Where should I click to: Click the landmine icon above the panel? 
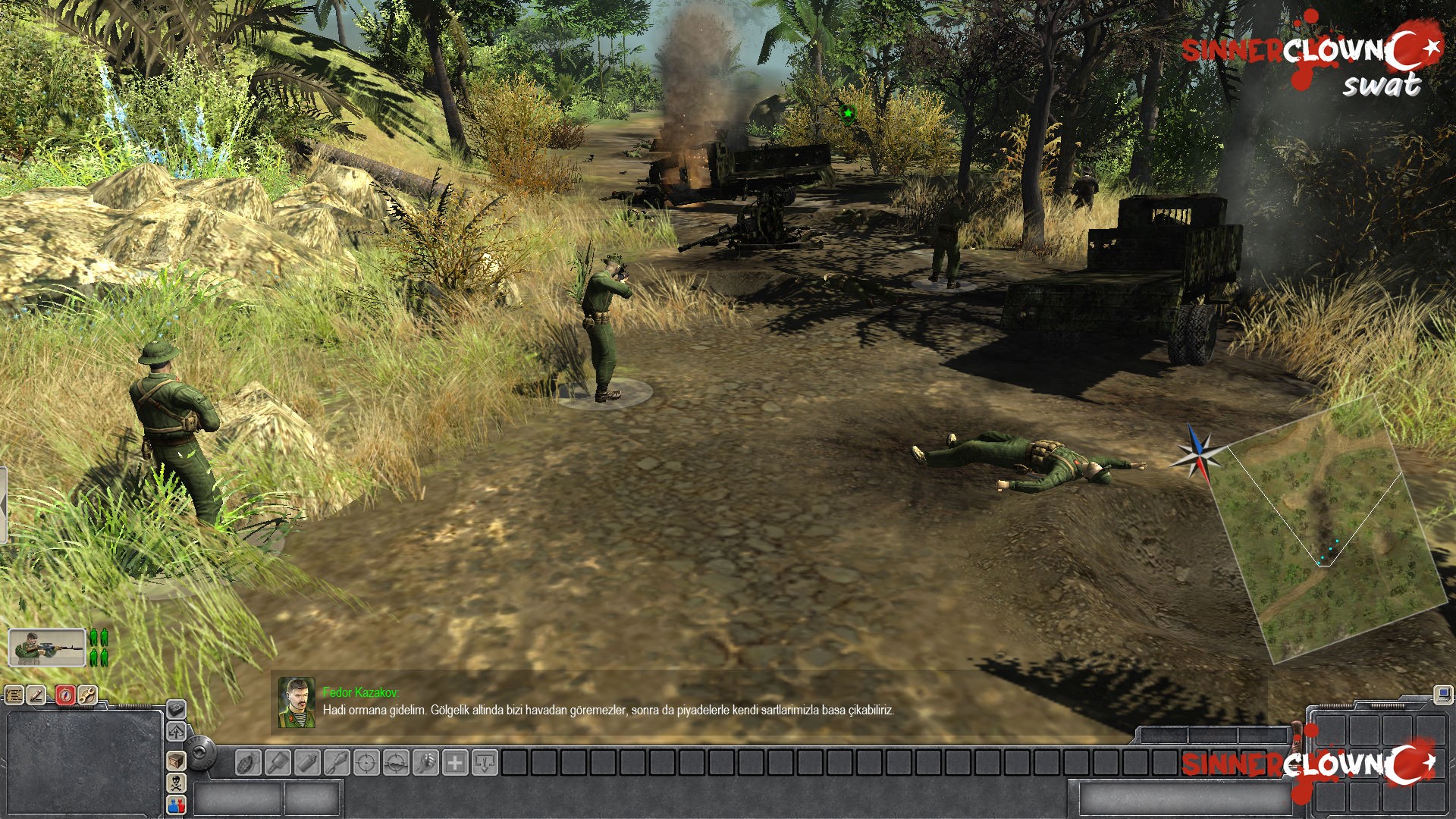pyautogui.click(x=176, y=709)
